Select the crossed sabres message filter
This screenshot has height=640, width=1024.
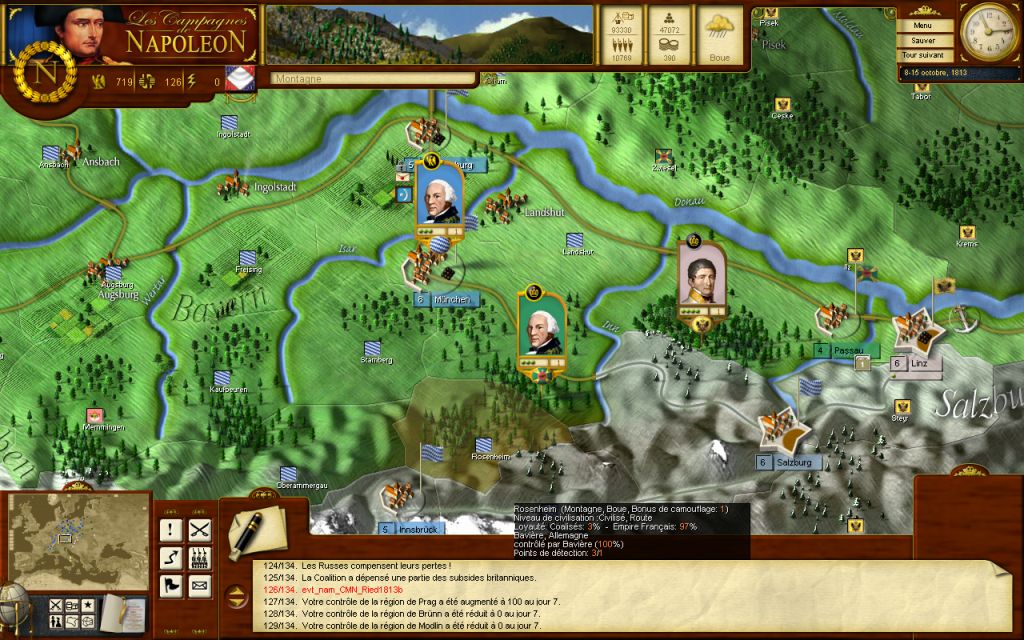[199, 531]
